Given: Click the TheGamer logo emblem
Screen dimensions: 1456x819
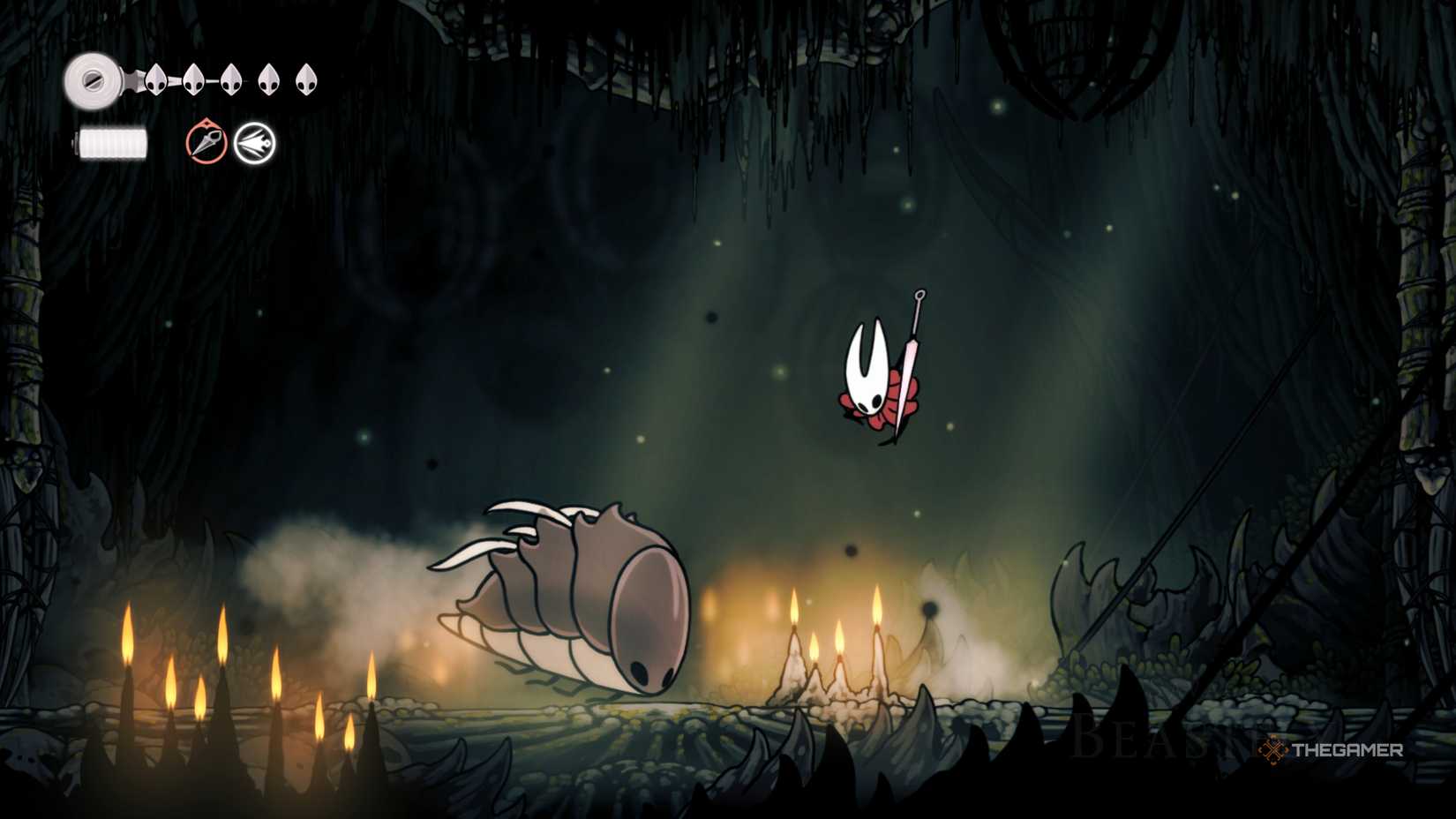Looking at the screenshot, I should coord(1273,750).
